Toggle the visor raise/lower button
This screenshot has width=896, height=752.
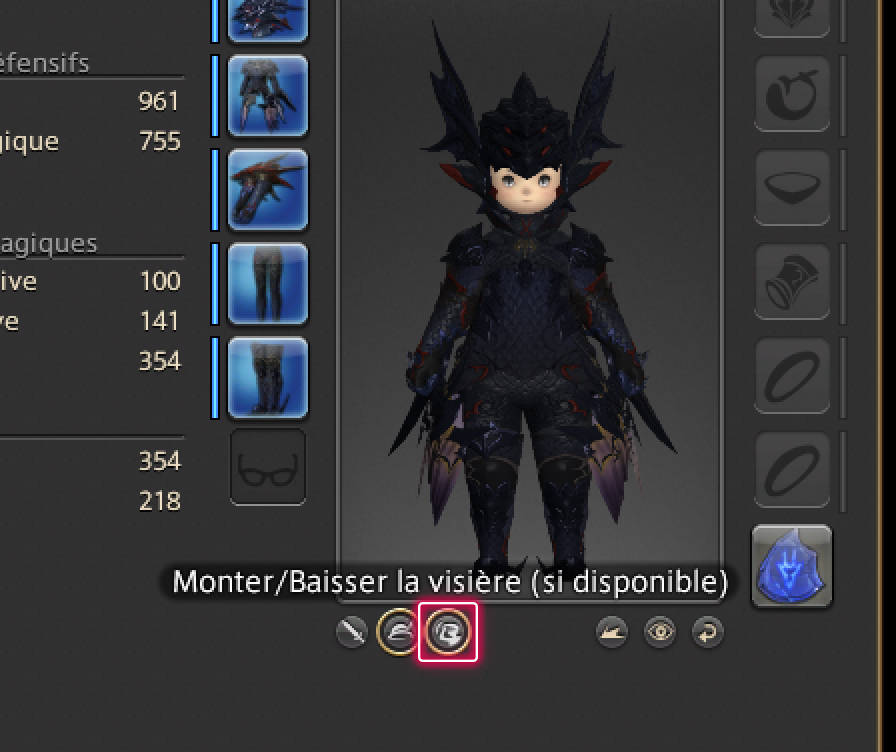tap(447, 632)
